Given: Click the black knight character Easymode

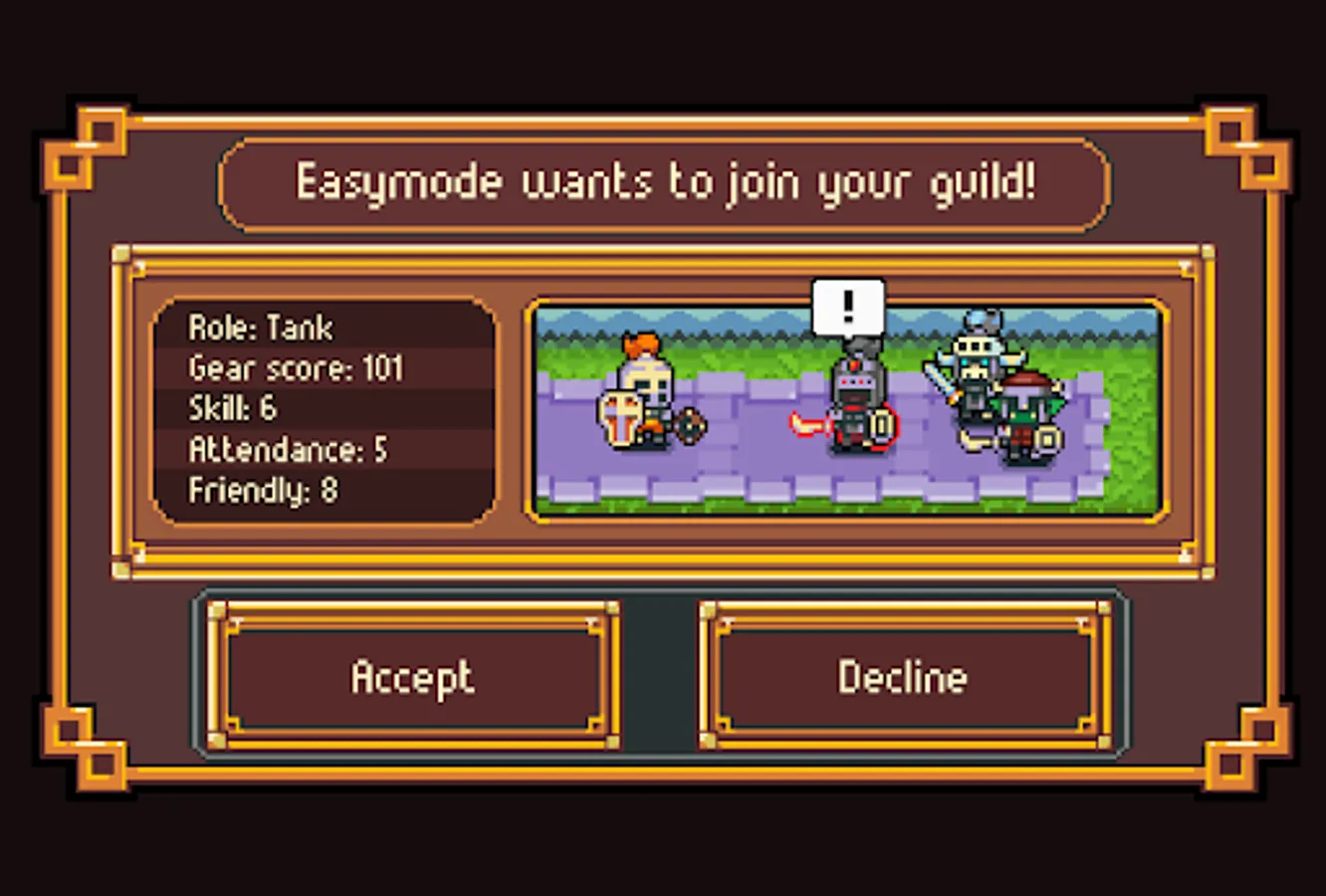Looking at the screenshot, I should point(858,398).
